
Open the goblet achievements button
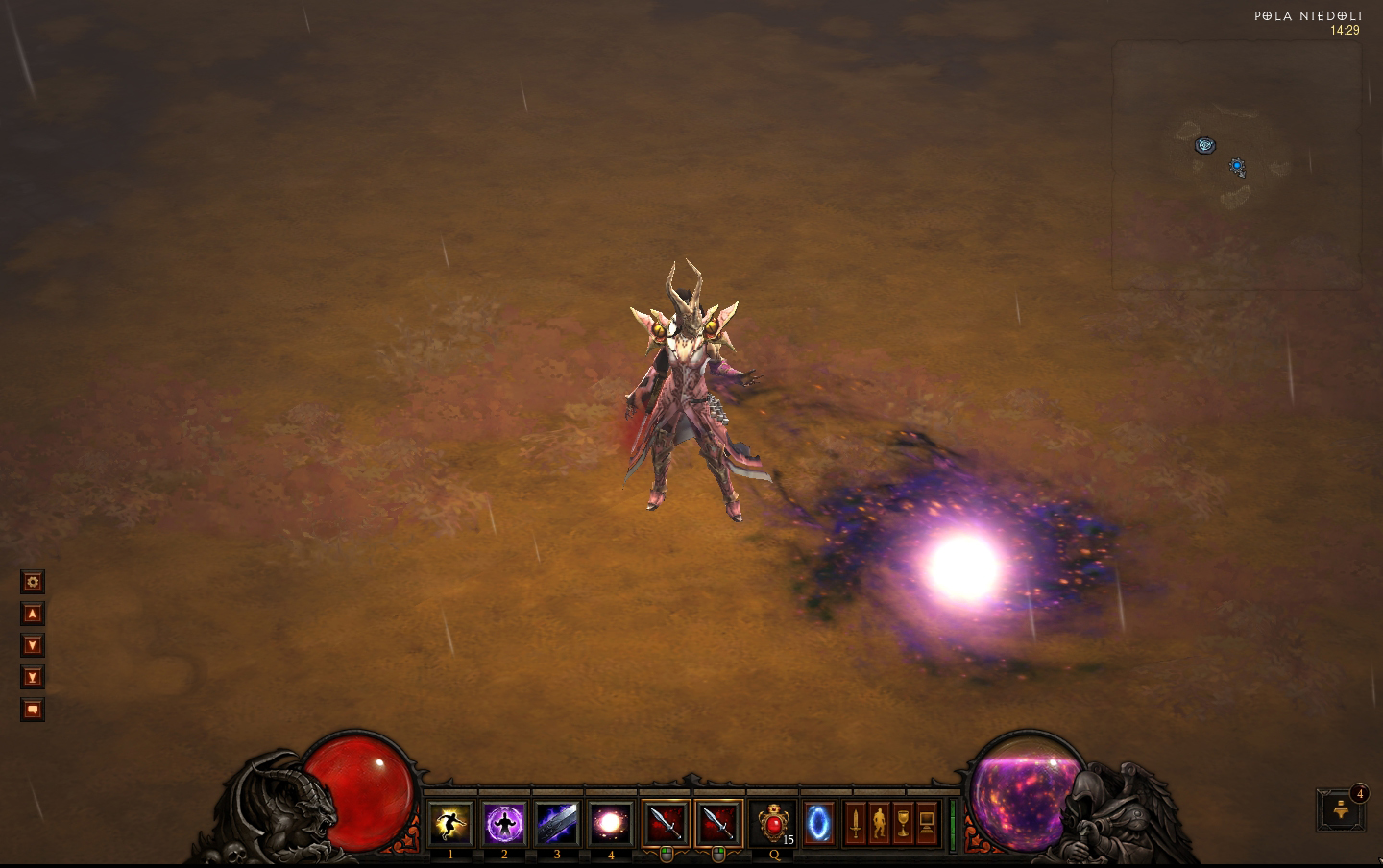(x=903, y=823)
